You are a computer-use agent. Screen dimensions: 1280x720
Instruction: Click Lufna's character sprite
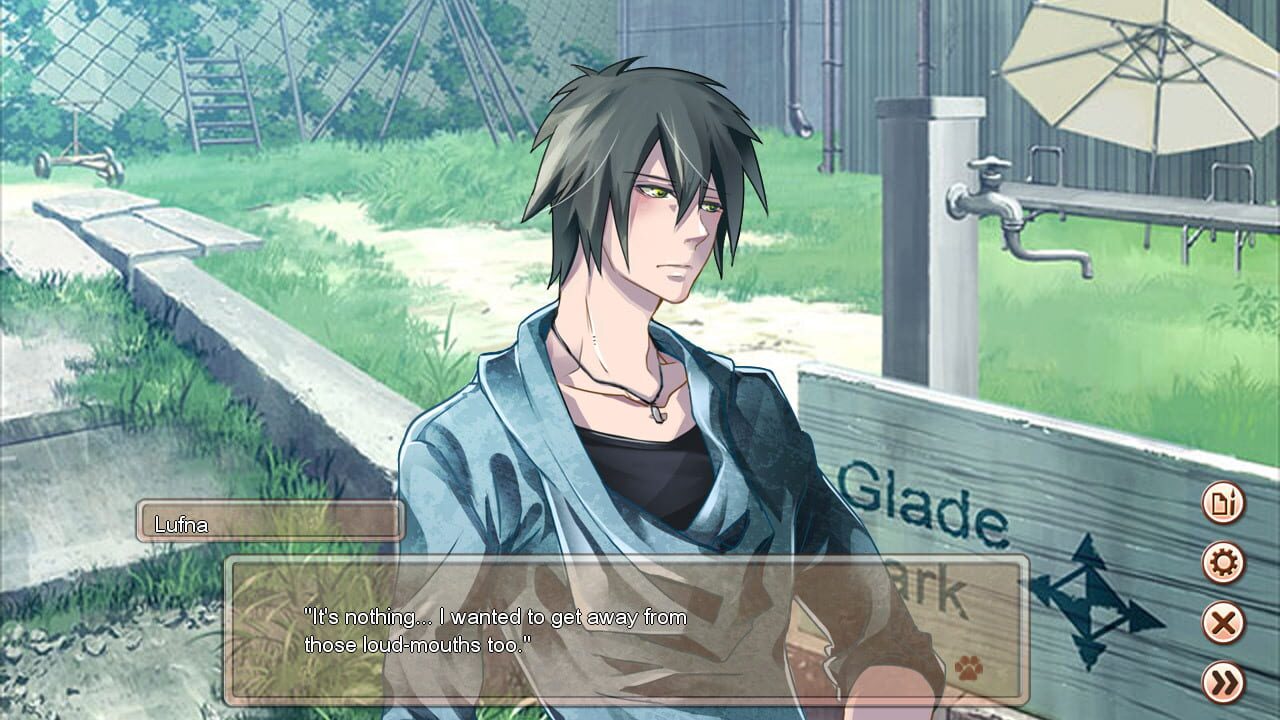click(640, 300)
